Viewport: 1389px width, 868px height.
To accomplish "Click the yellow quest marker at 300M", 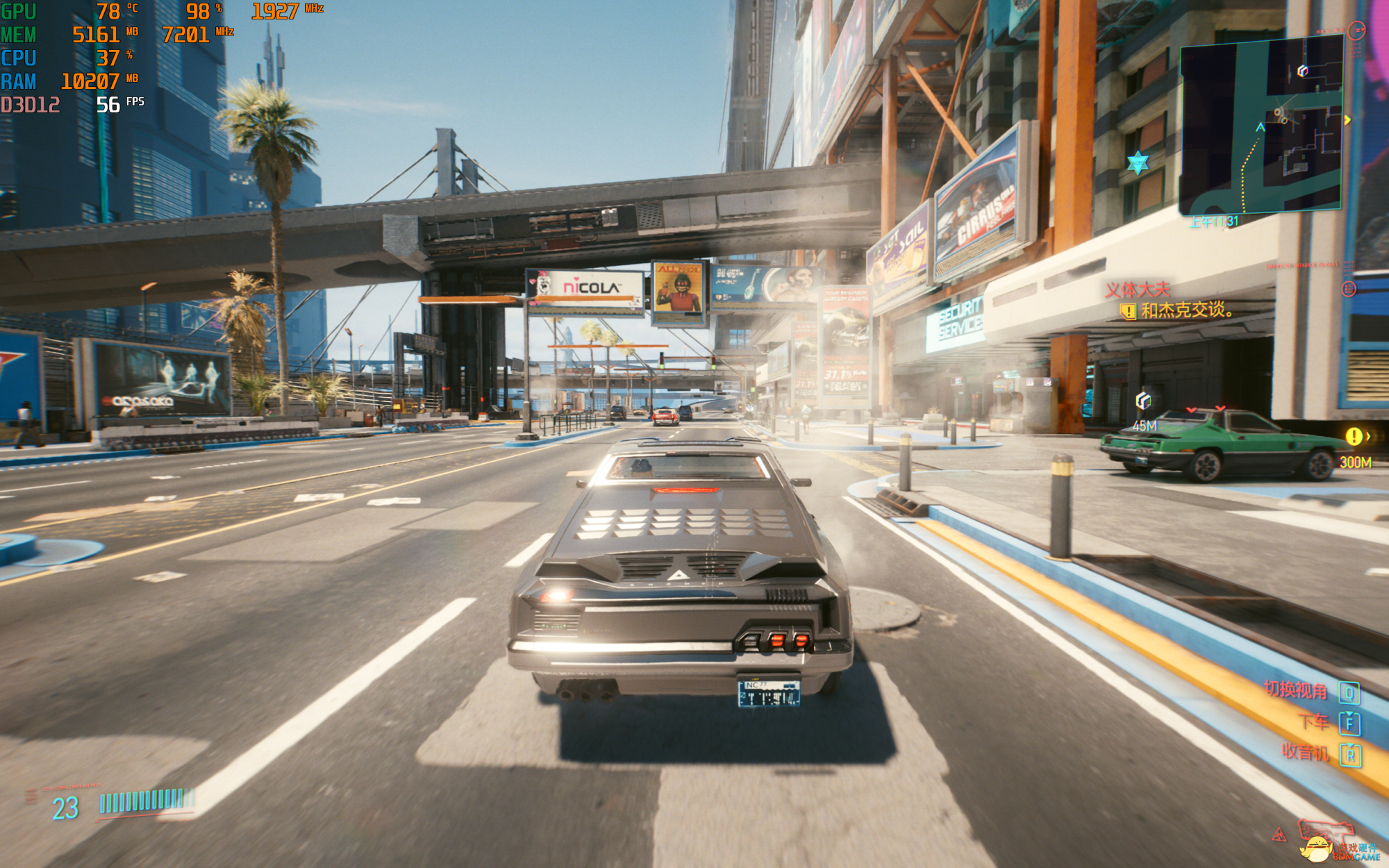I will pyautogui.click(x=1354, y=437).
